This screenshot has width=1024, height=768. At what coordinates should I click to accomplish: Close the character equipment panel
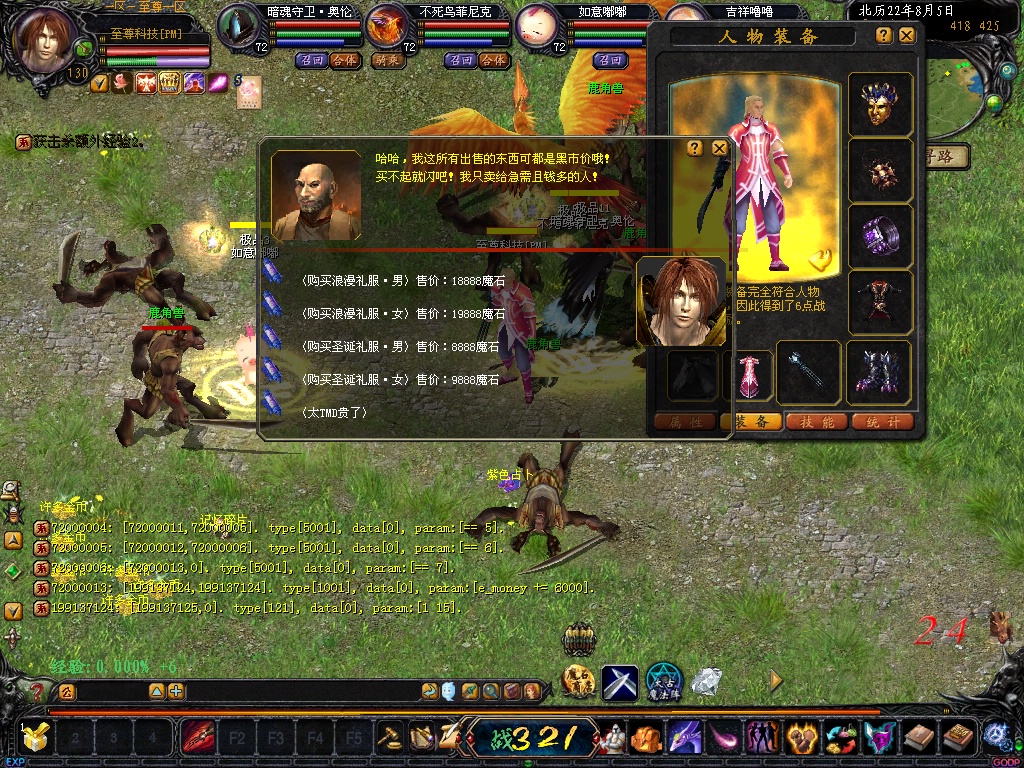(x=906, y=35)
